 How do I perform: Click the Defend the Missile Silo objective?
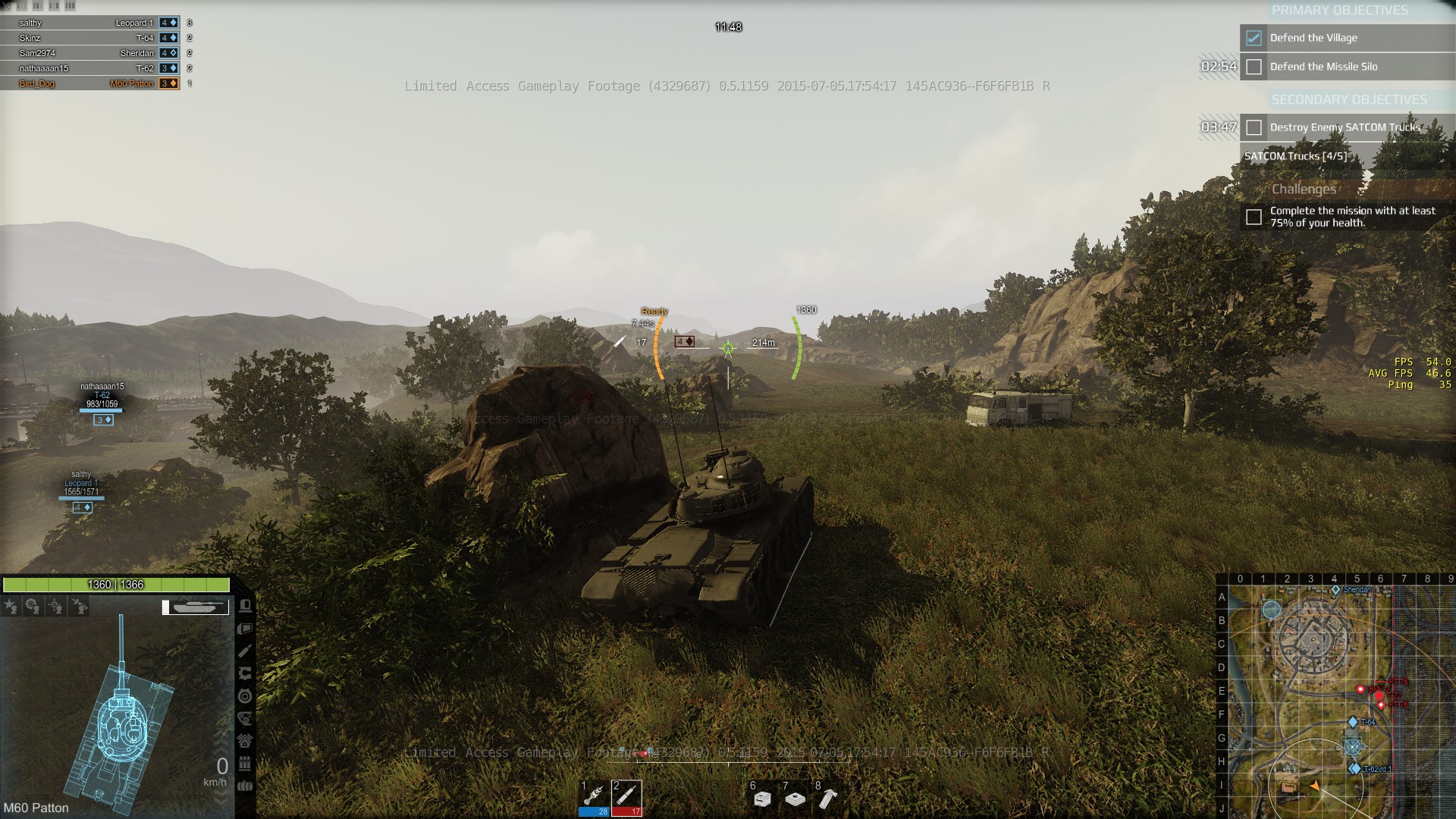click(1323, 67)
